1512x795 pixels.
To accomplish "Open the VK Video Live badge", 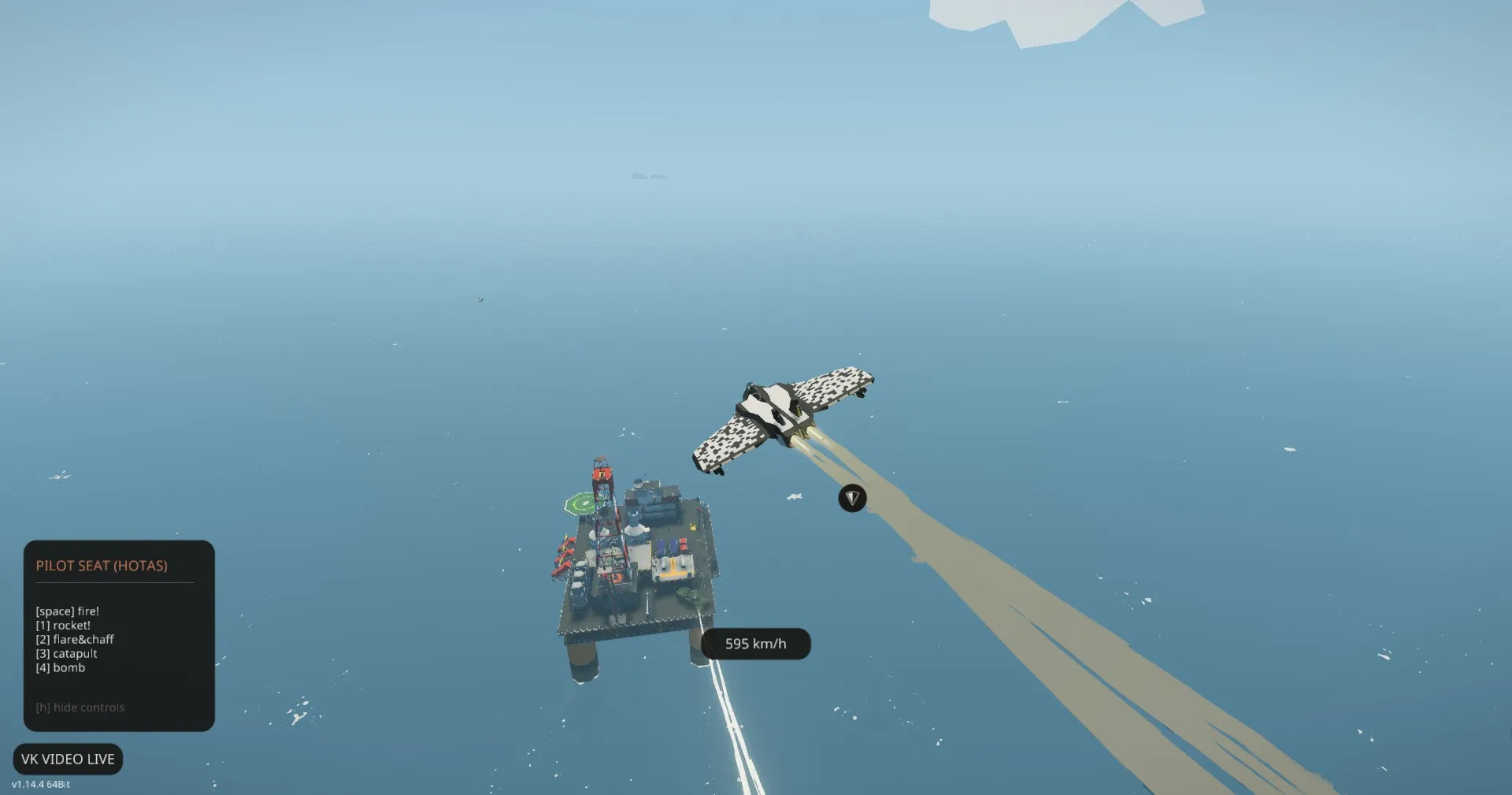I will (68, 759).
